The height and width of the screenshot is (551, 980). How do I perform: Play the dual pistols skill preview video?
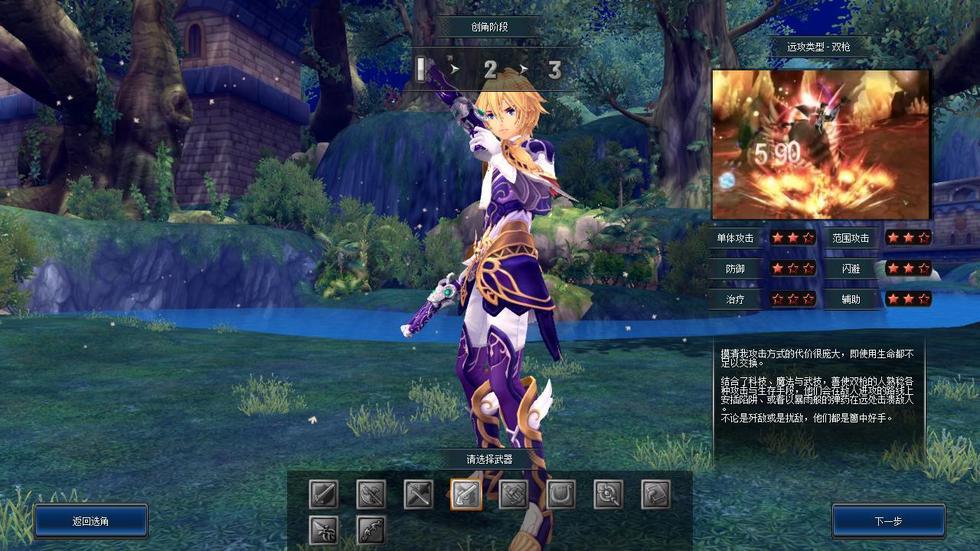(x=820, y=144)
